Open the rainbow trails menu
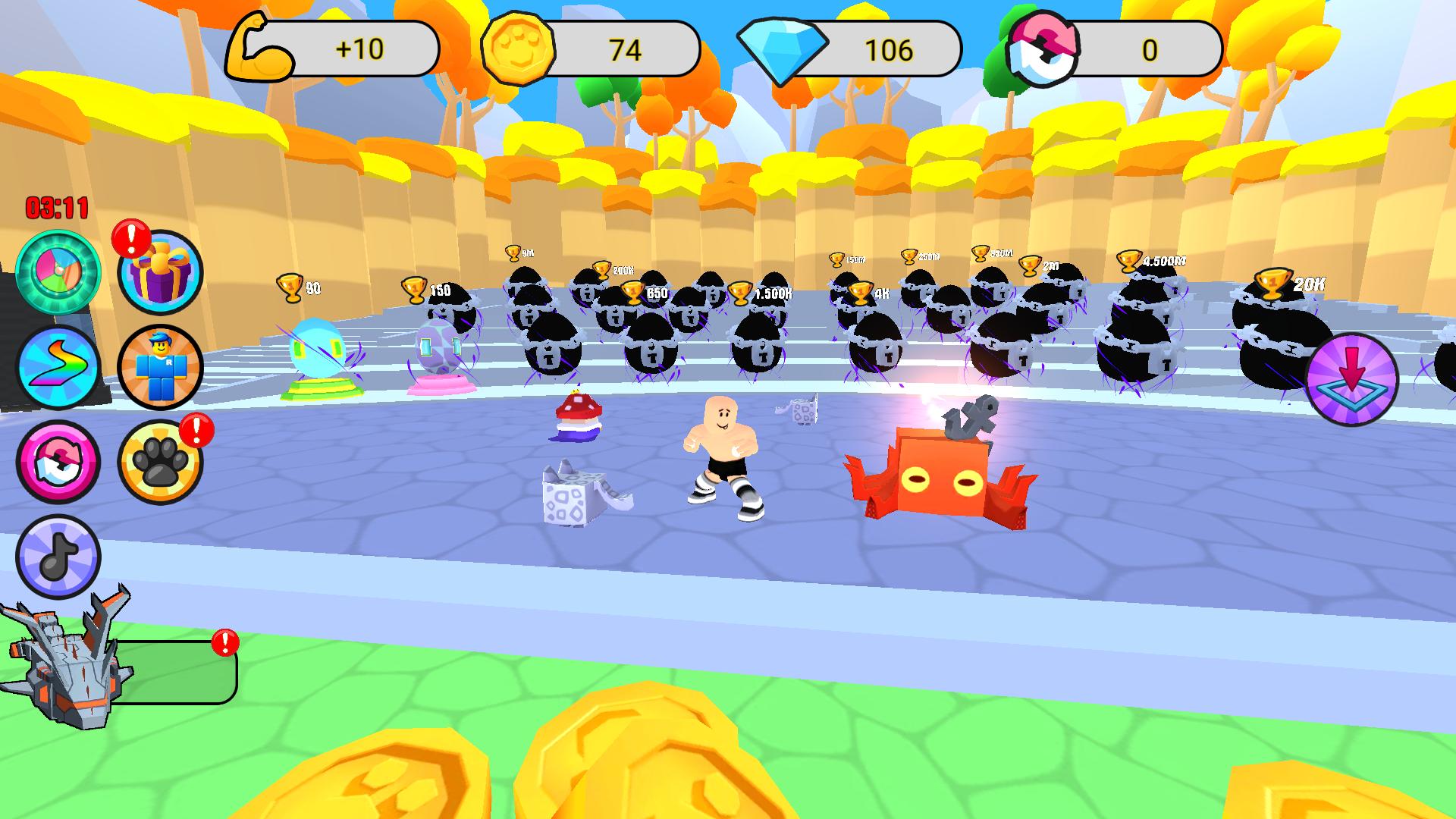The height and width of the screenshot is (819, 1456). click(57, 367)
